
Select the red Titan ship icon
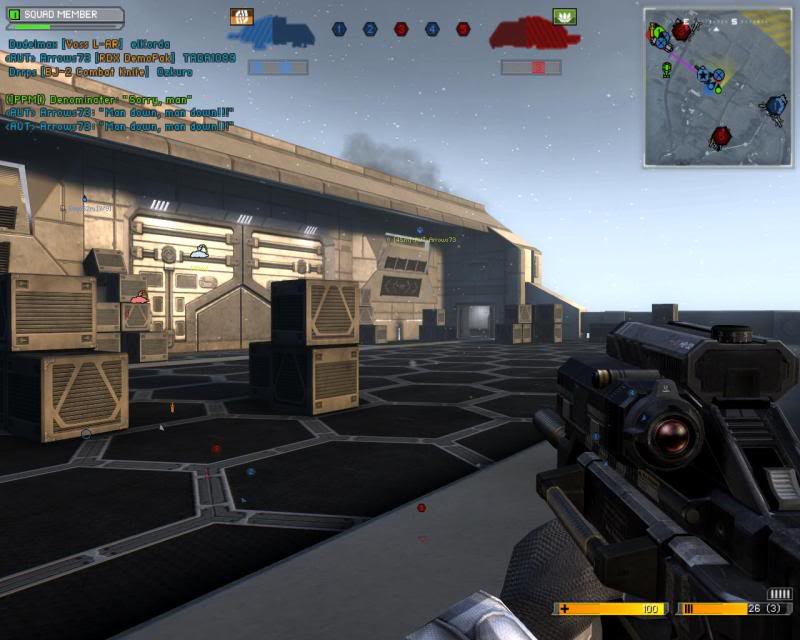point(533,34)
